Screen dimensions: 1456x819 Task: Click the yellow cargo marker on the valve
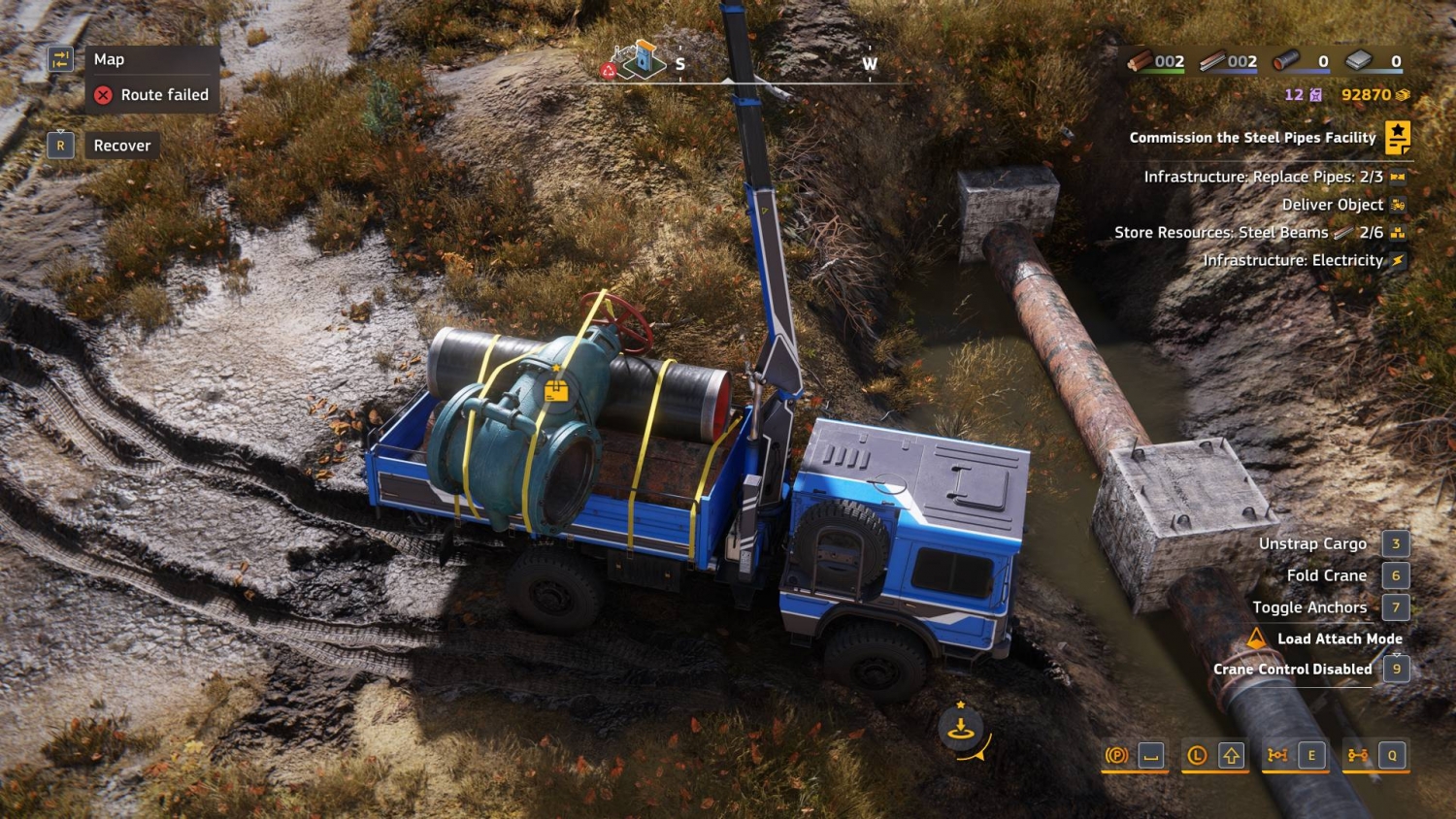556,391
